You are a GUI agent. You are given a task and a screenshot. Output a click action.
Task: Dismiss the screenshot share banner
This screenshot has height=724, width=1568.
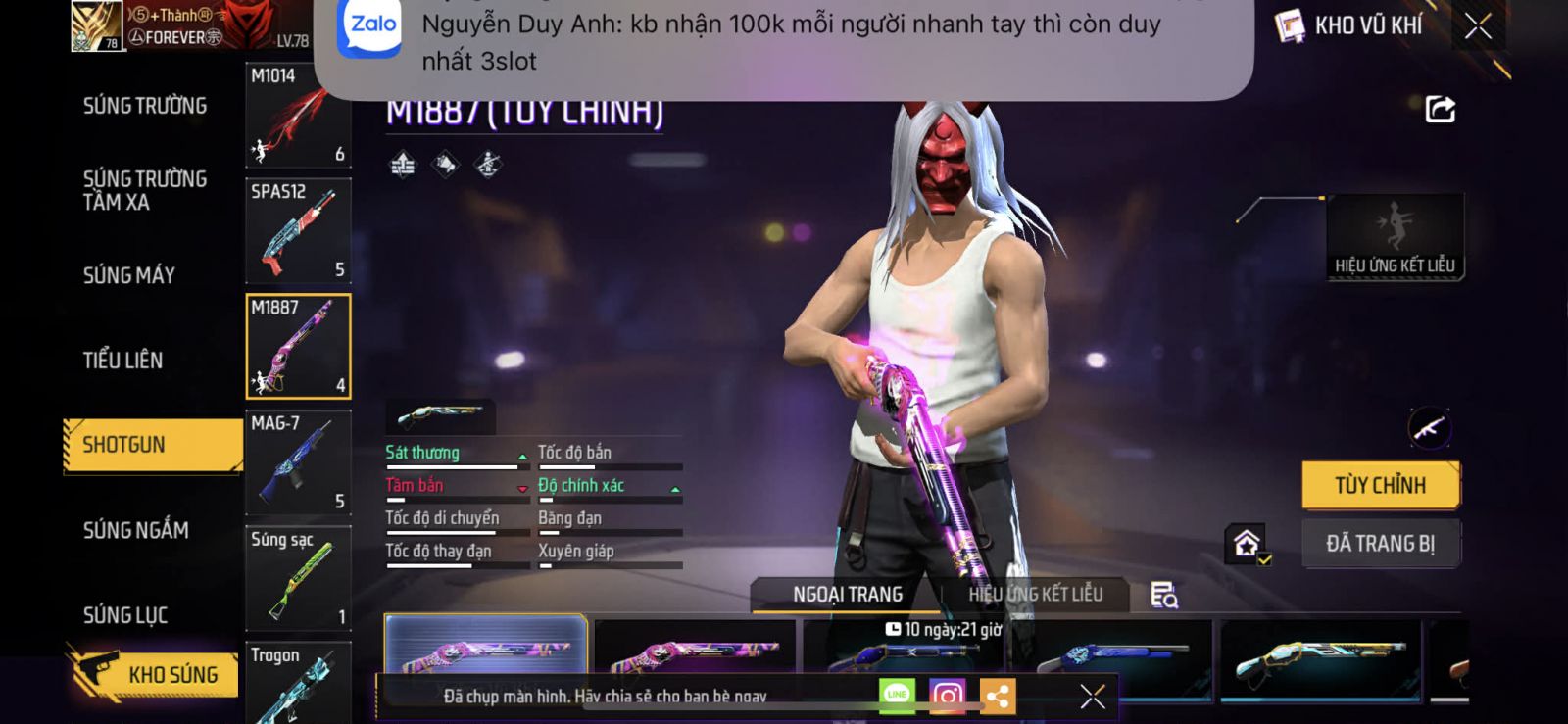pos(1092,697)
